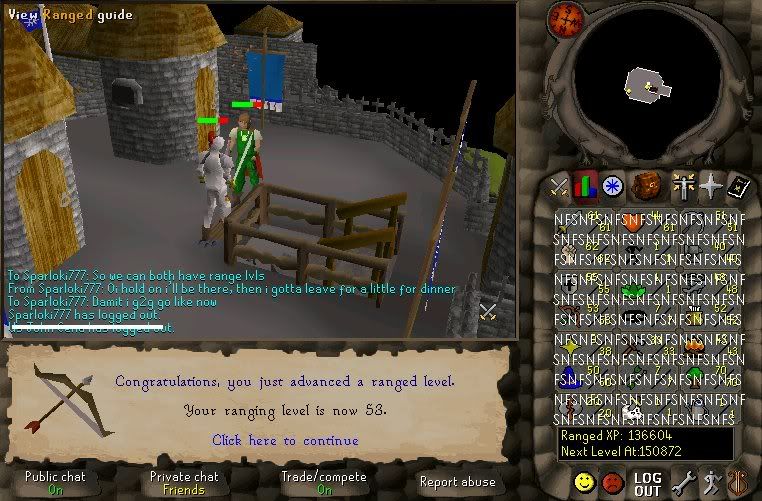Open the friends list smiley face tab
Image resolution: width=762 pixels, height=501 pixels.
click(x=585, y=483)
